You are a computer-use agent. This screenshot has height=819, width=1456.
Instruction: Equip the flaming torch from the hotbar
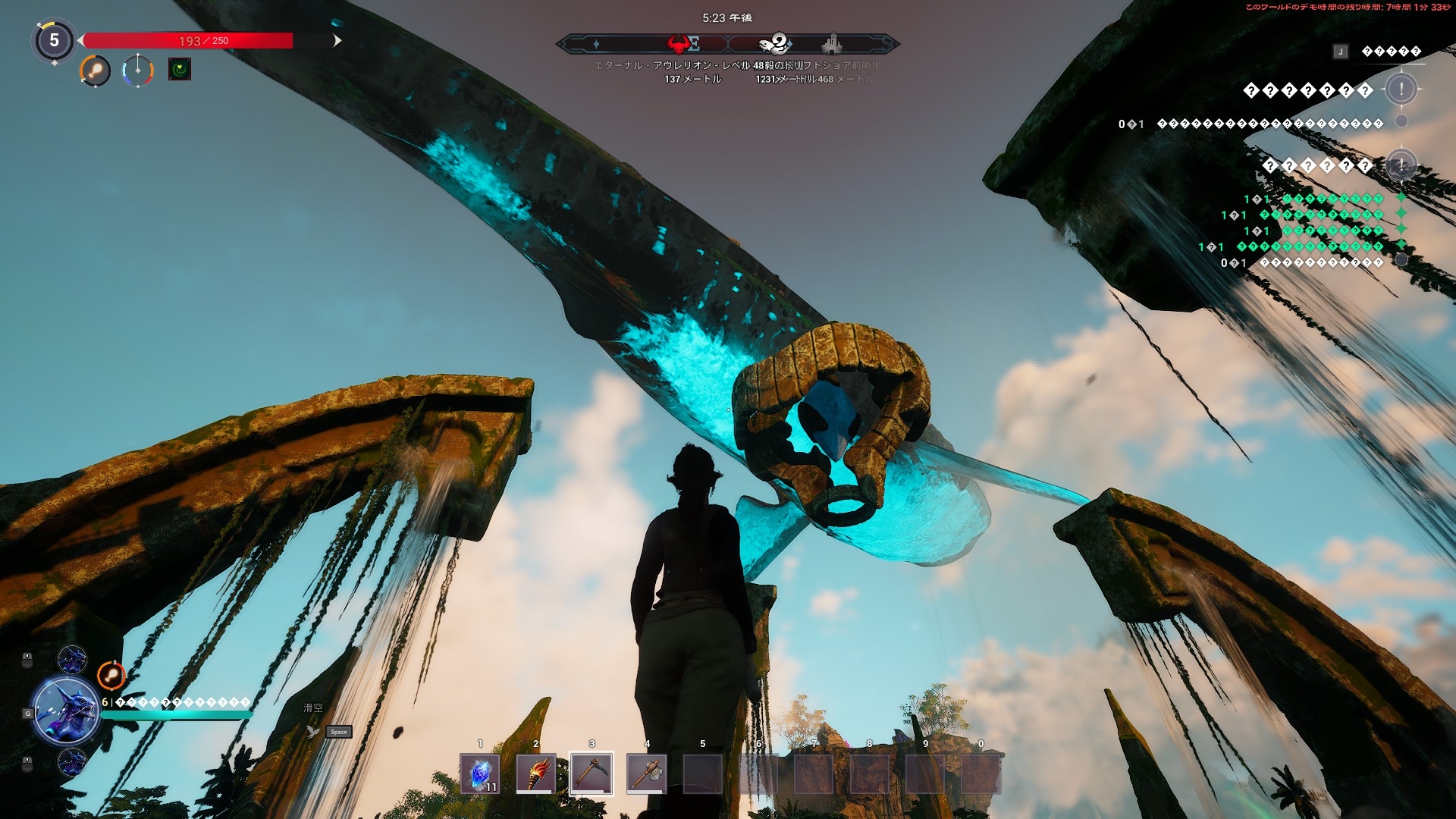point(535,773)
